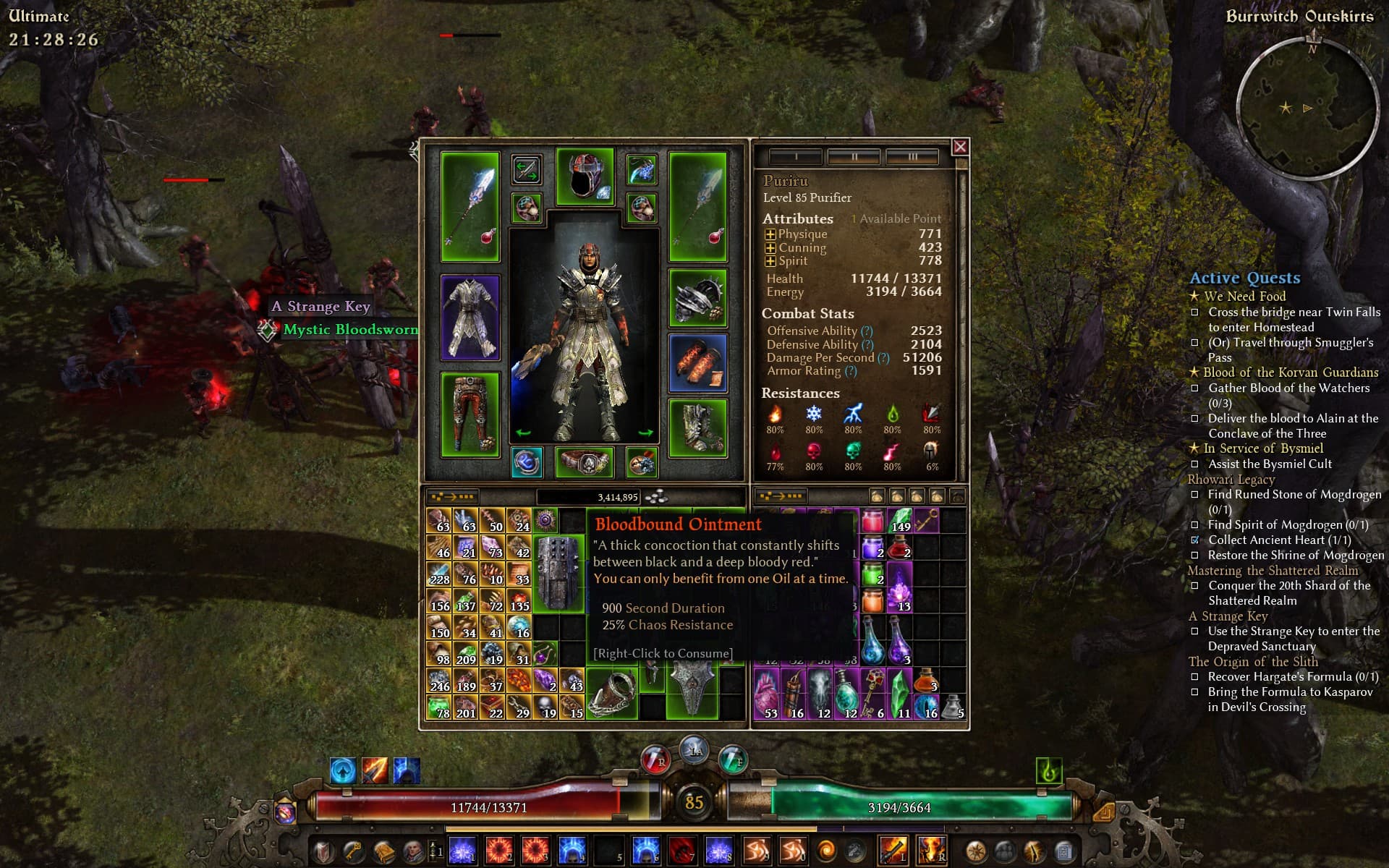Auto-sort the main inventory bag

(452, 497)
